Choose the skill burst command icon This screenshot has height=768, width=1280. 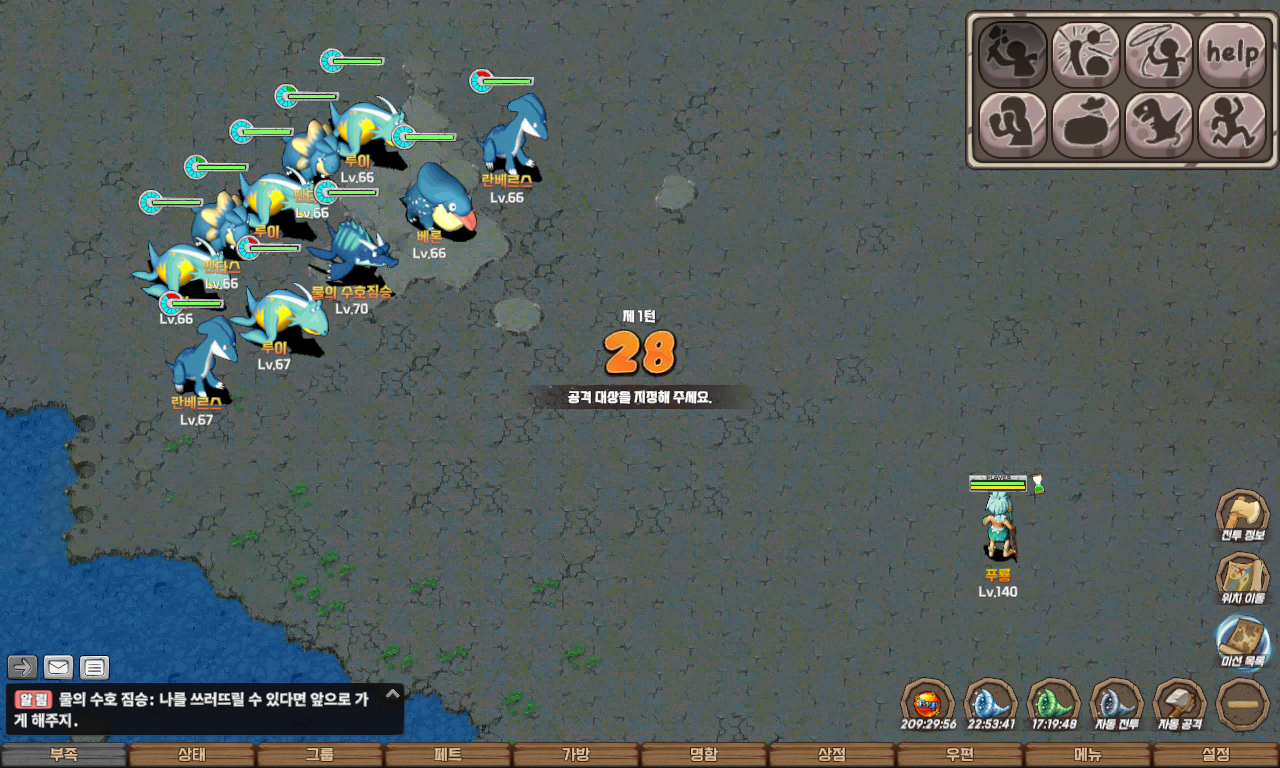pos(1085,54)
